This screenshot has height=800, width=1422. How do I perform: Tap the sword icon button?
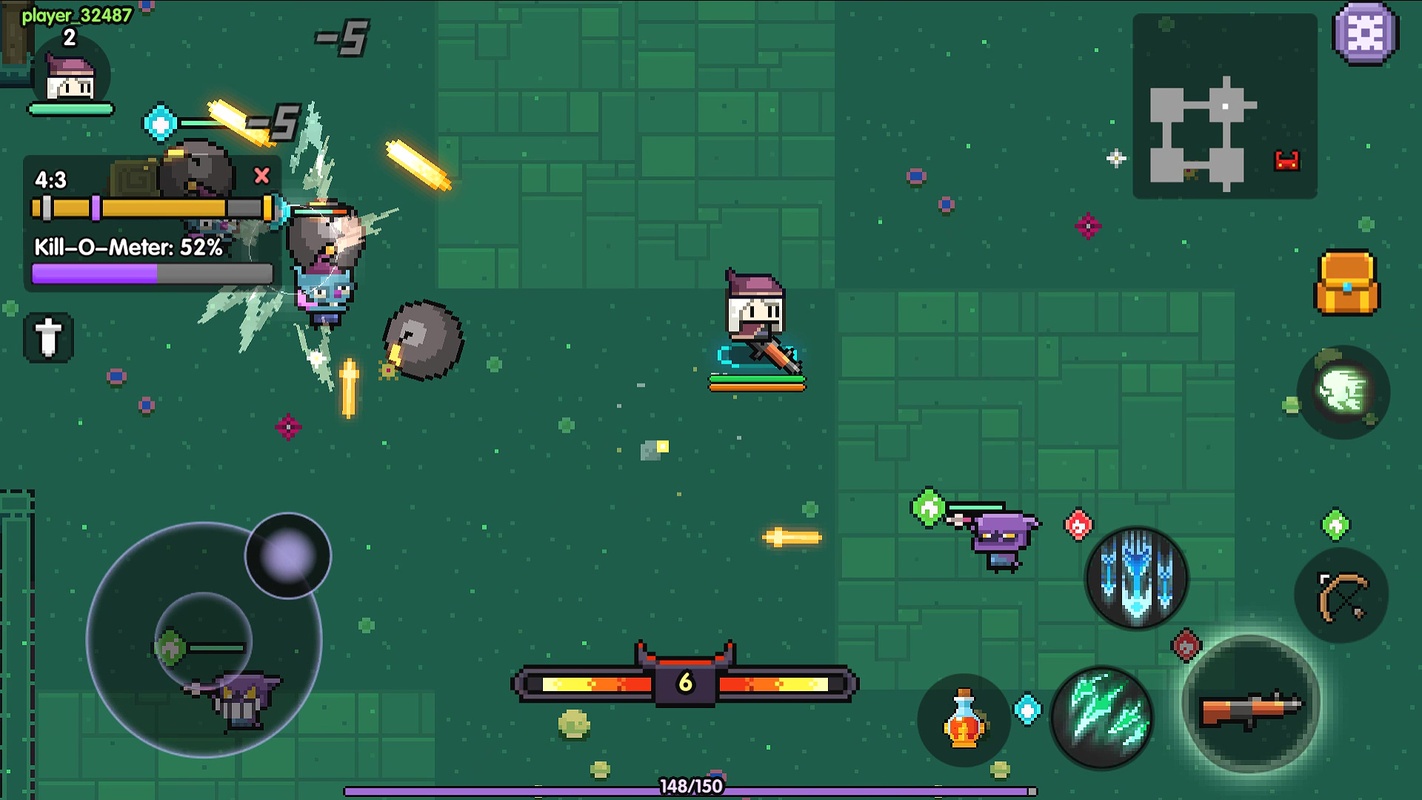(48, 337)
